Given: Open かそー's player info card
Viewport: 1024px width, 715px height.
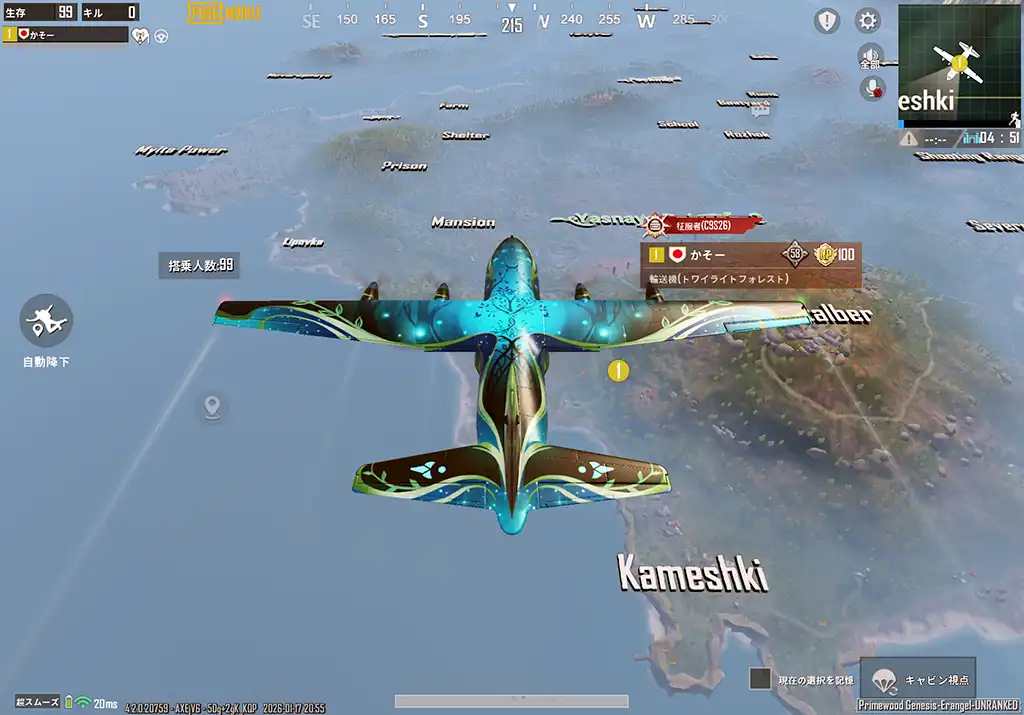Looking at the screenshot, I should [750, 264].
